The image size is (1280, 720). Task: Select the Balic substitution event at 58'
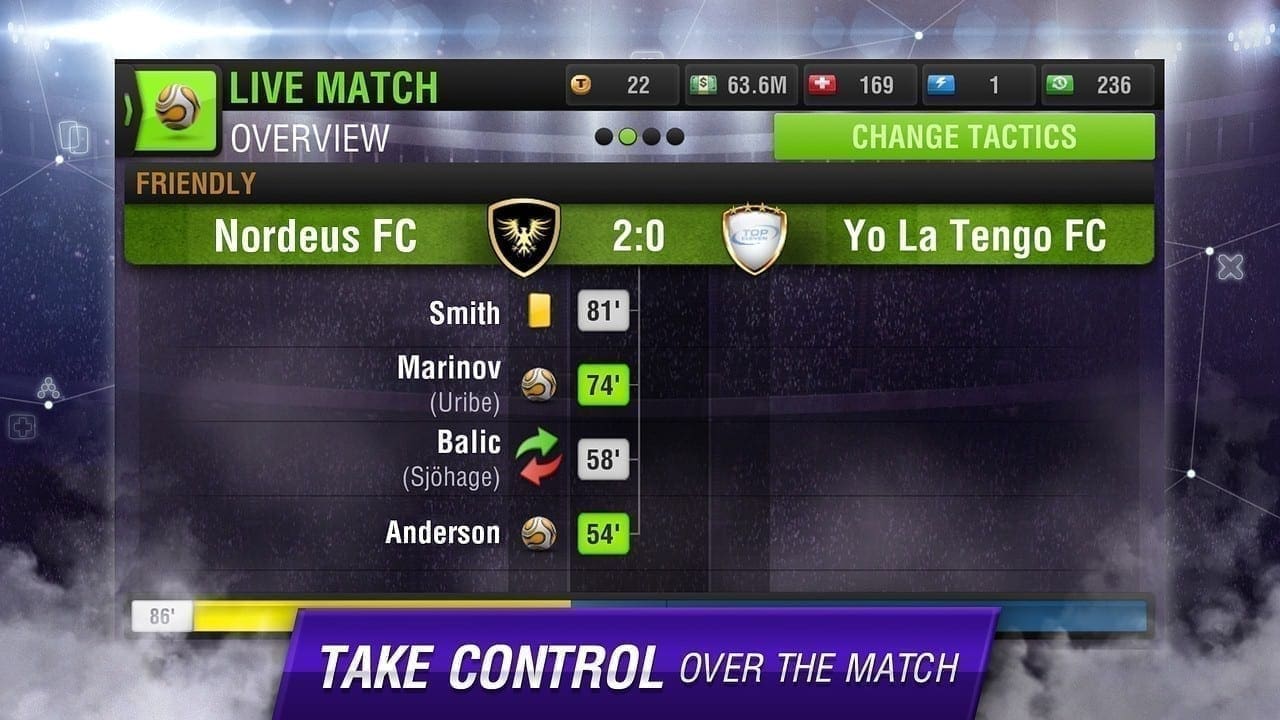pos(604,459)
